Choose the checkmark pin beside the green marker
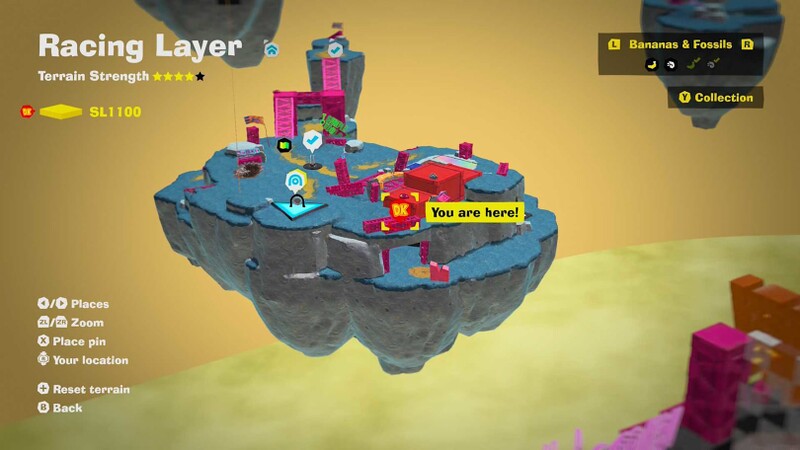Screen dimensions: 800x450 pyautogui.click(x=313, y=141)
